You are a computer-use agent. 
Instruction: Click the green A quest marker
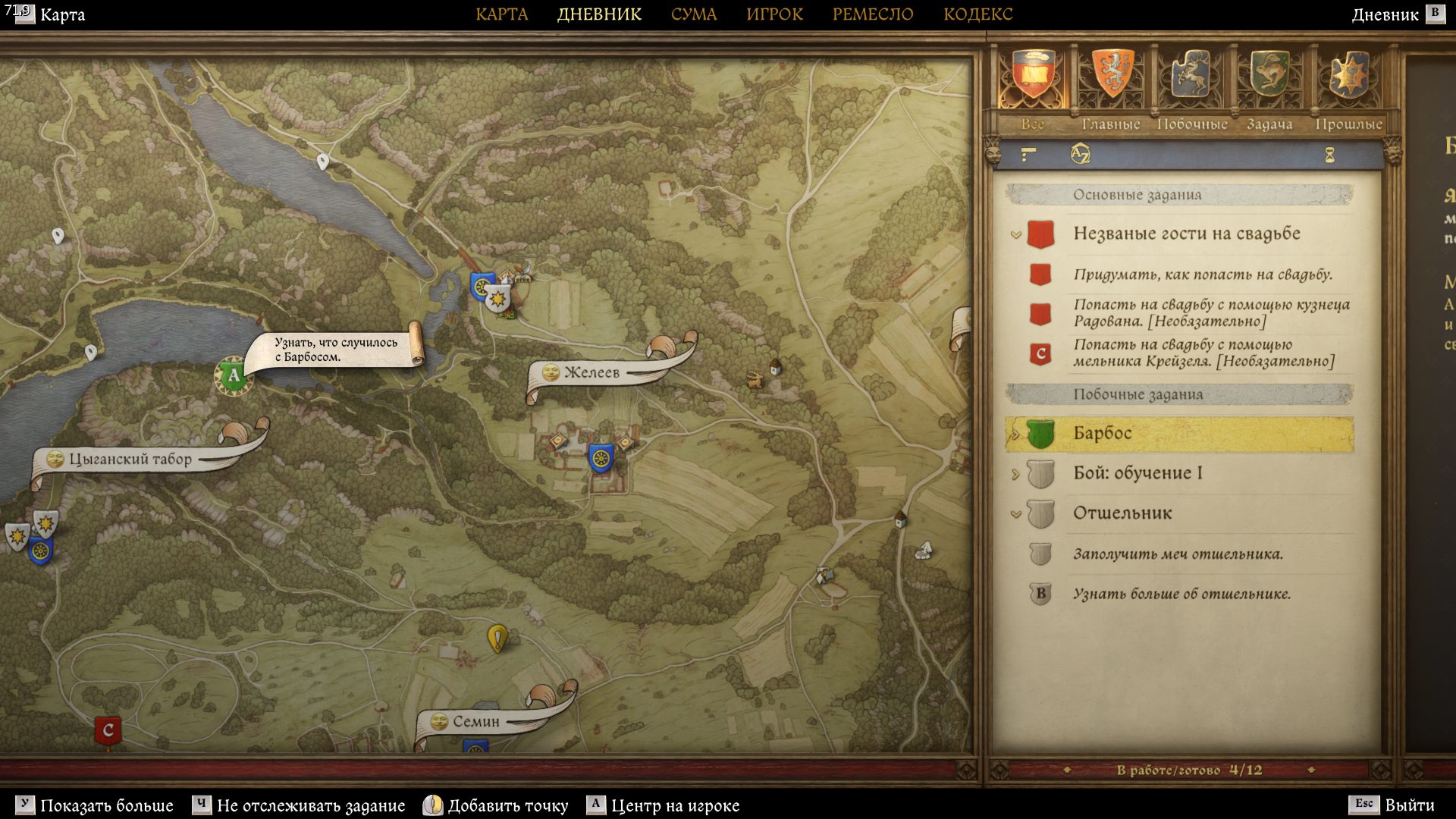pyautogui.click(x=233, y=375)
